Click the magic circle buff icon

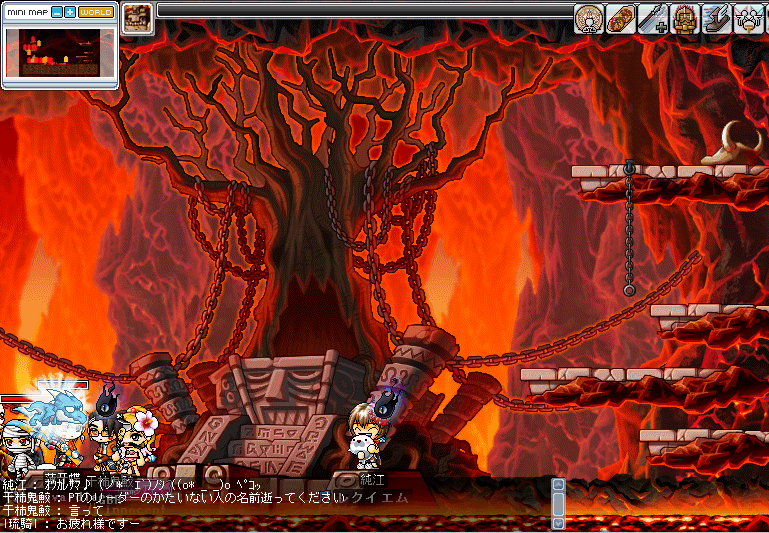pyautogui.click(x=589, y=19)
